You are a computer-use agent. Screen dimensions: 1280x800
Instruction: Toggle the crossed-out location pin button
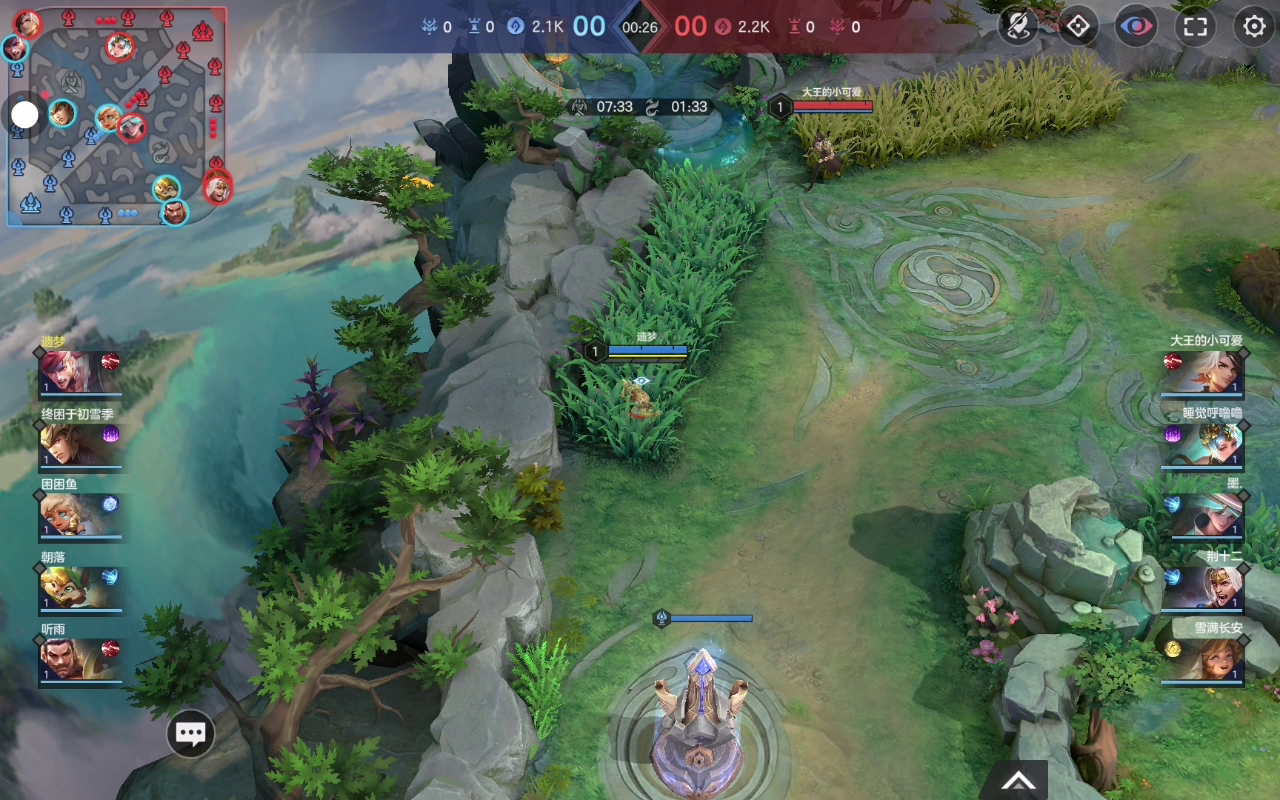1018,26
